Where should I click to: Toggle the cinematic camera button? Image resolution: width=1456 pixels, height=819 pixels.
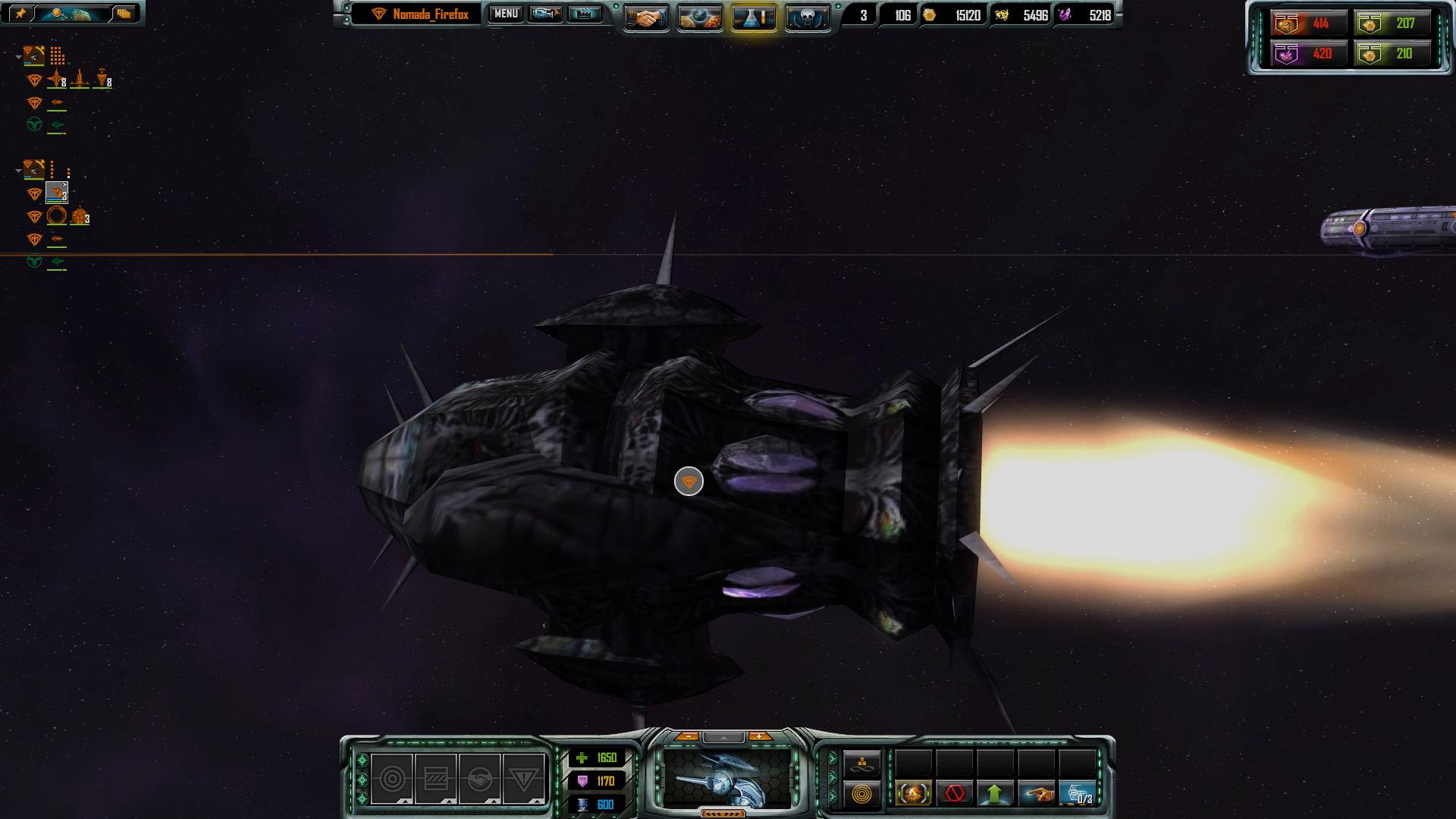pos(545,14)
